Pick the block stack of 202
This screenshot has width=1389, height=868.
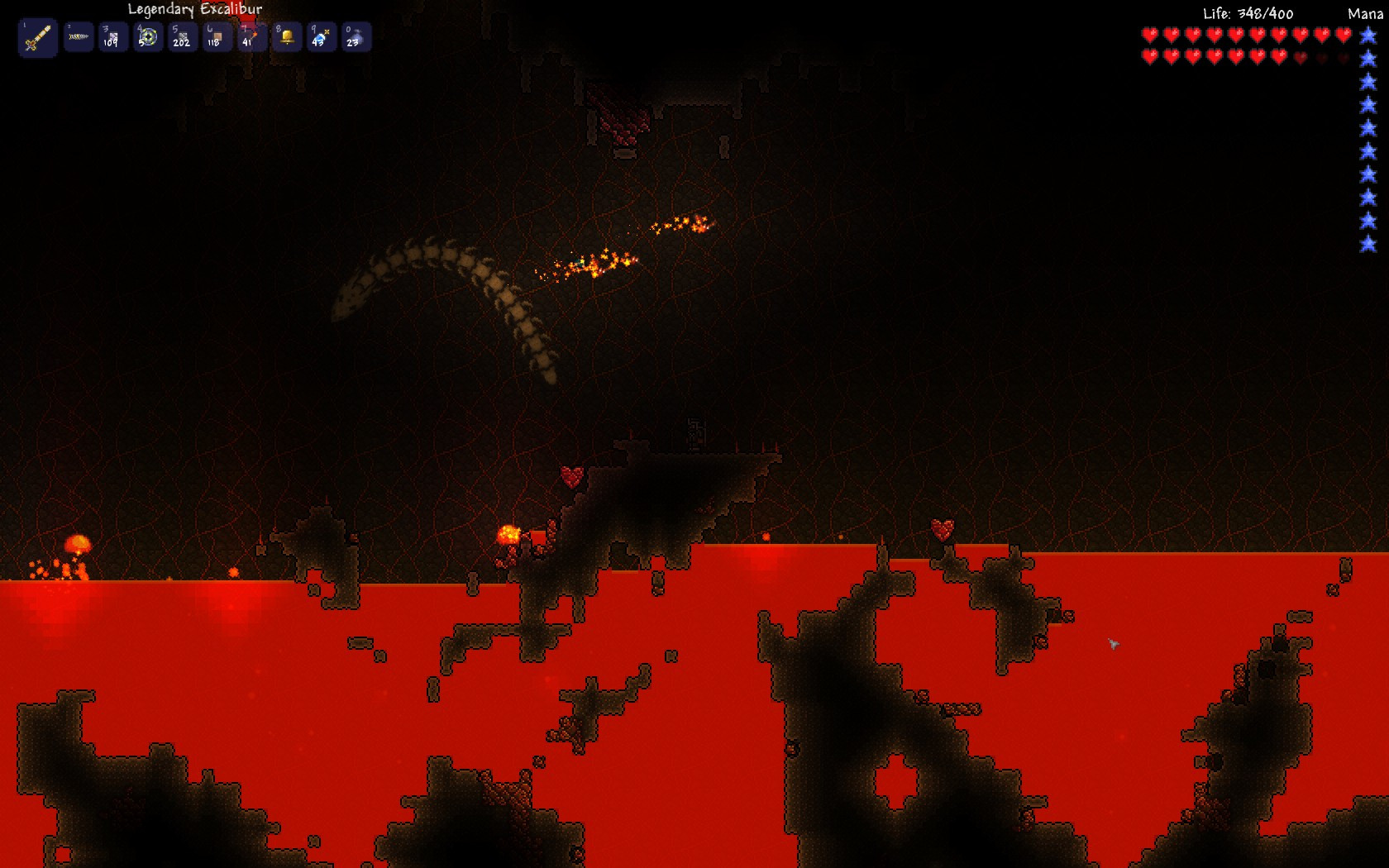[183, 37]
